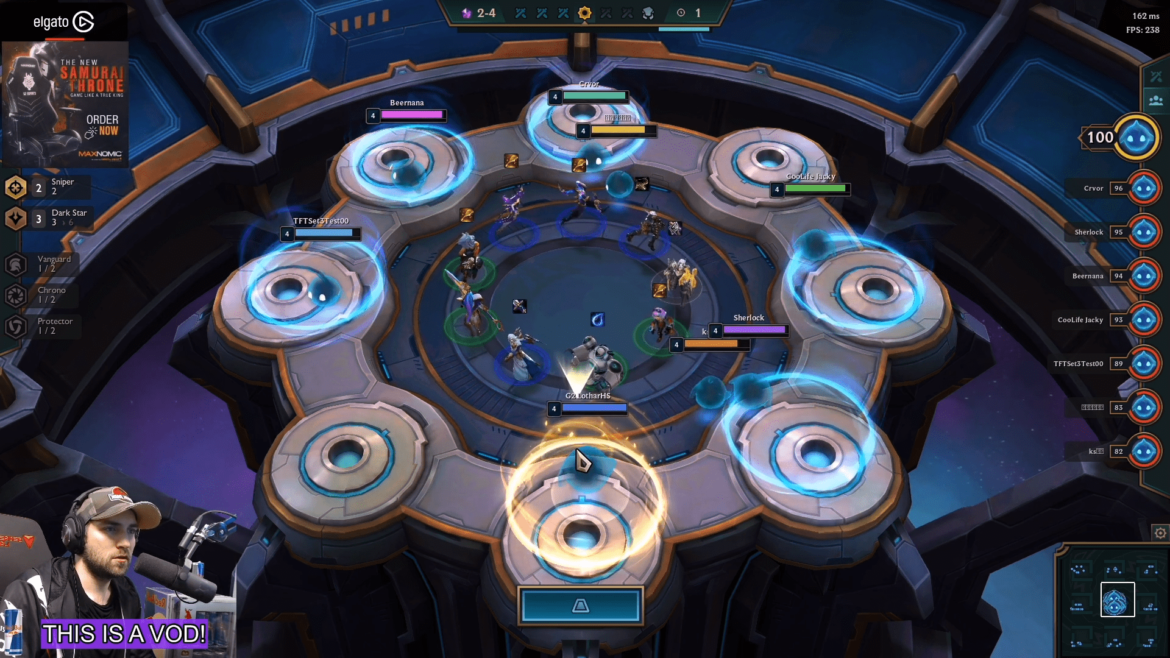Switch to the crossed-swords tab above the scoreboard
1170x658 pixels.
[1156, 77]
